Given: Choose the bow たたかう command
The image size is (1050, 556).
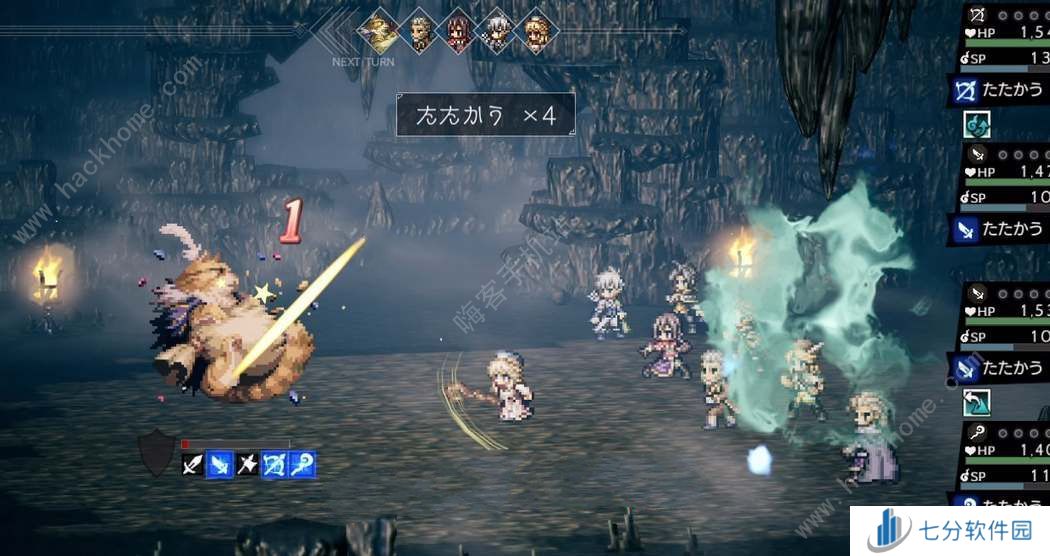Looking at the screenshot, I should [x=998, y=91].
